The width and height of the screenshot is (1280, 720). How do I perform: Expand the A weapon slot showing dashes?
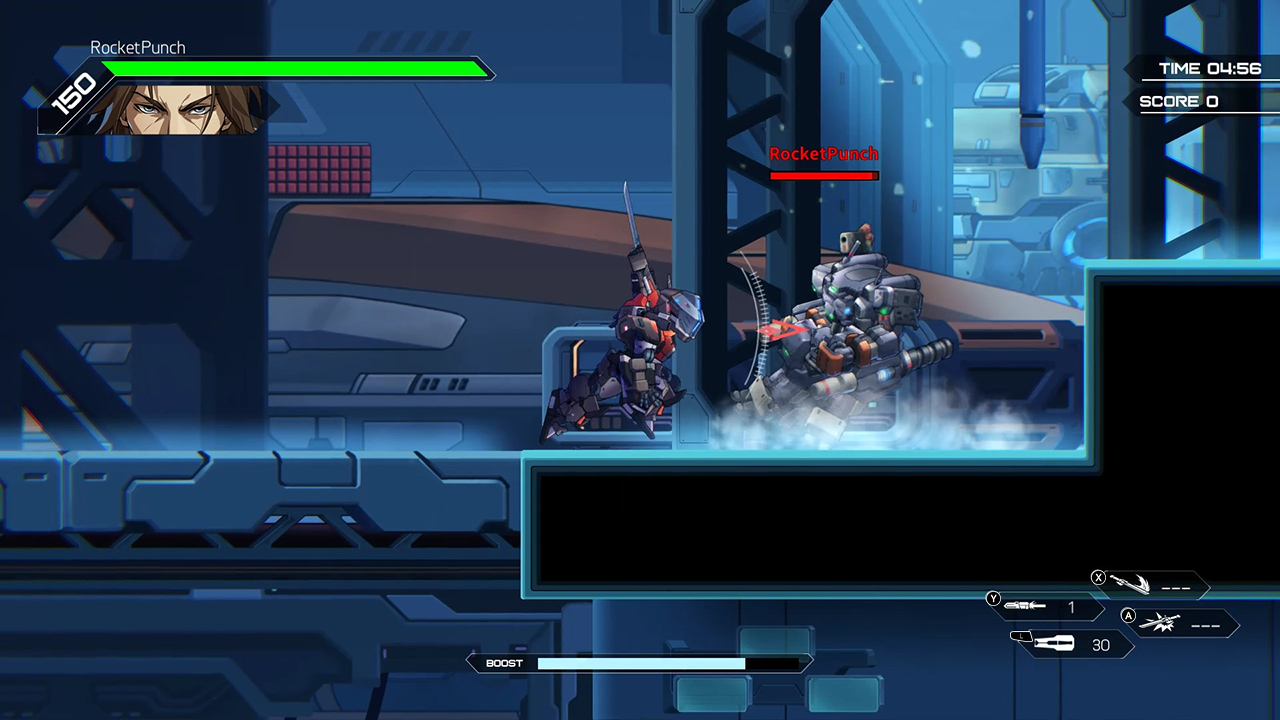point(1208,626)
